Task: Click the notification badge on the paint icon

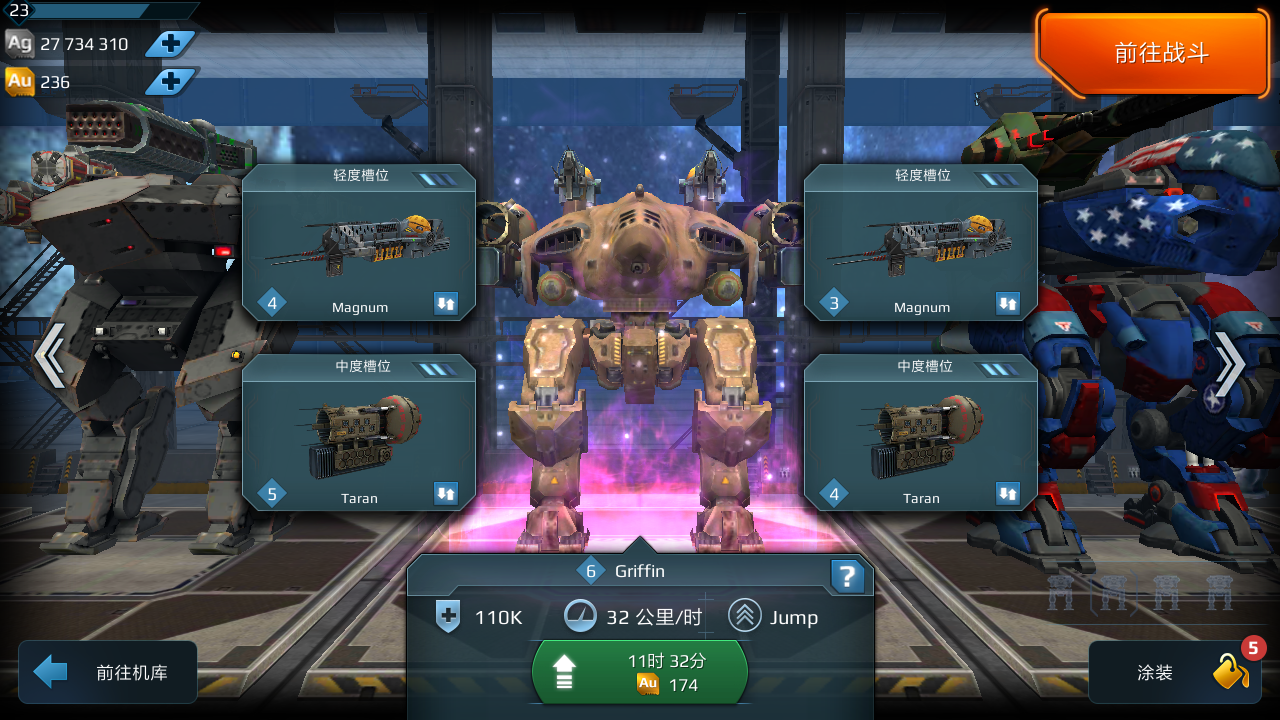Action: 1252,648
